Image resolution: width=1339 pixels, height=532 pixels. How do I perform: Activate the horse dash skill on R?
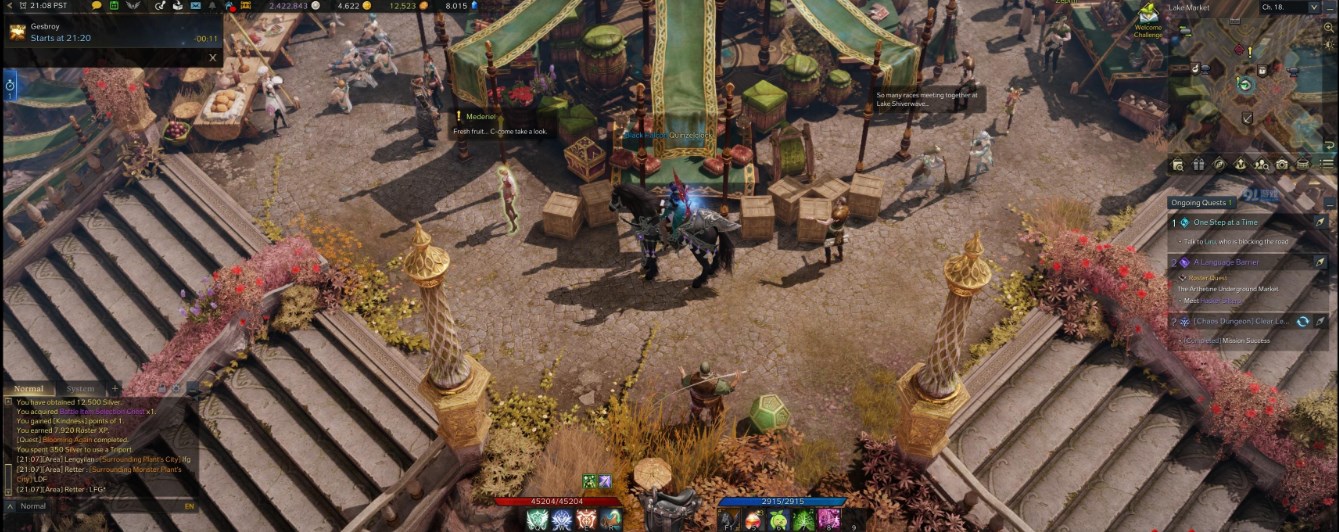point(611,519)
